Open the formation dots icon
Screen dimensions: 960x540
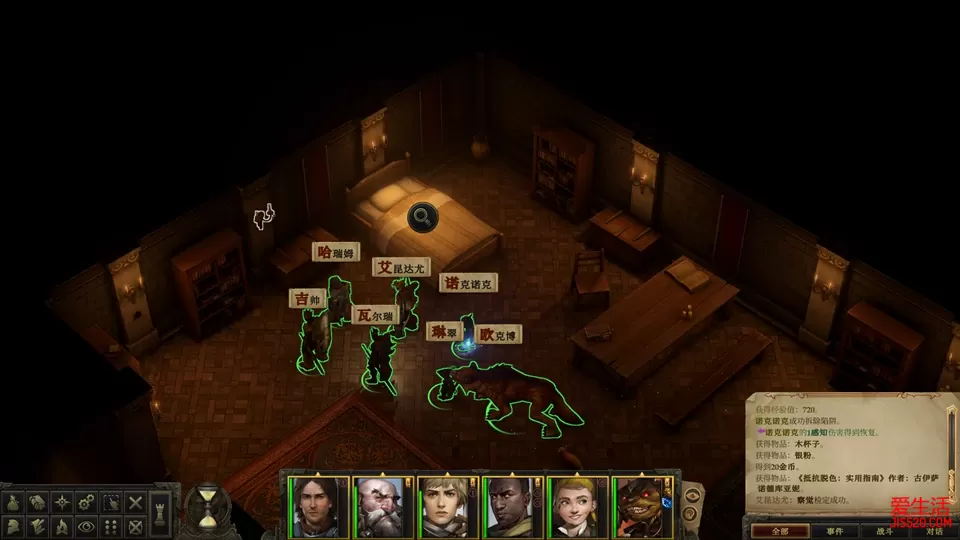point(111,524)
